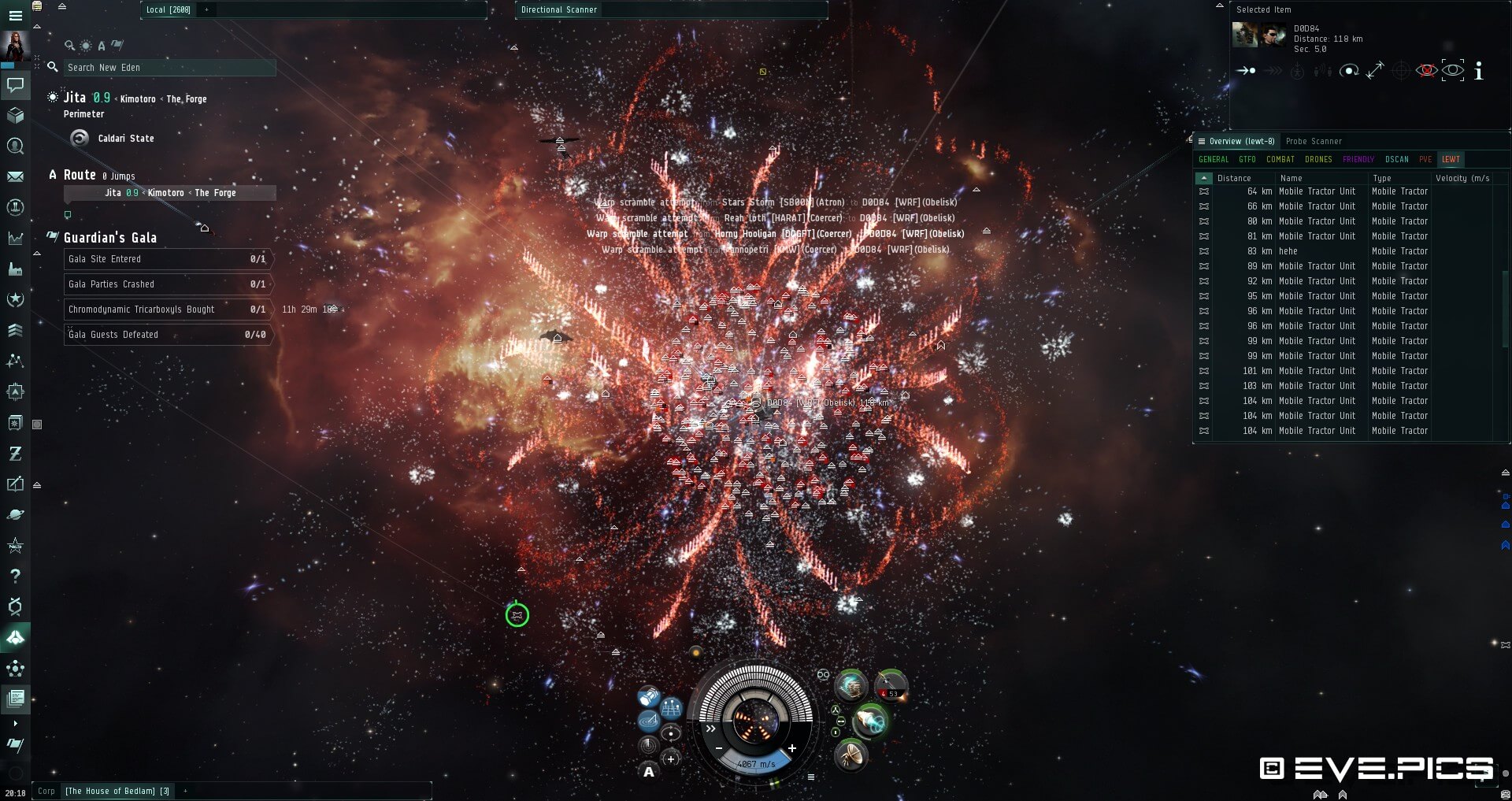Orbit the selected item
Screen dimensions: 1512x801
pos(1349,71)
